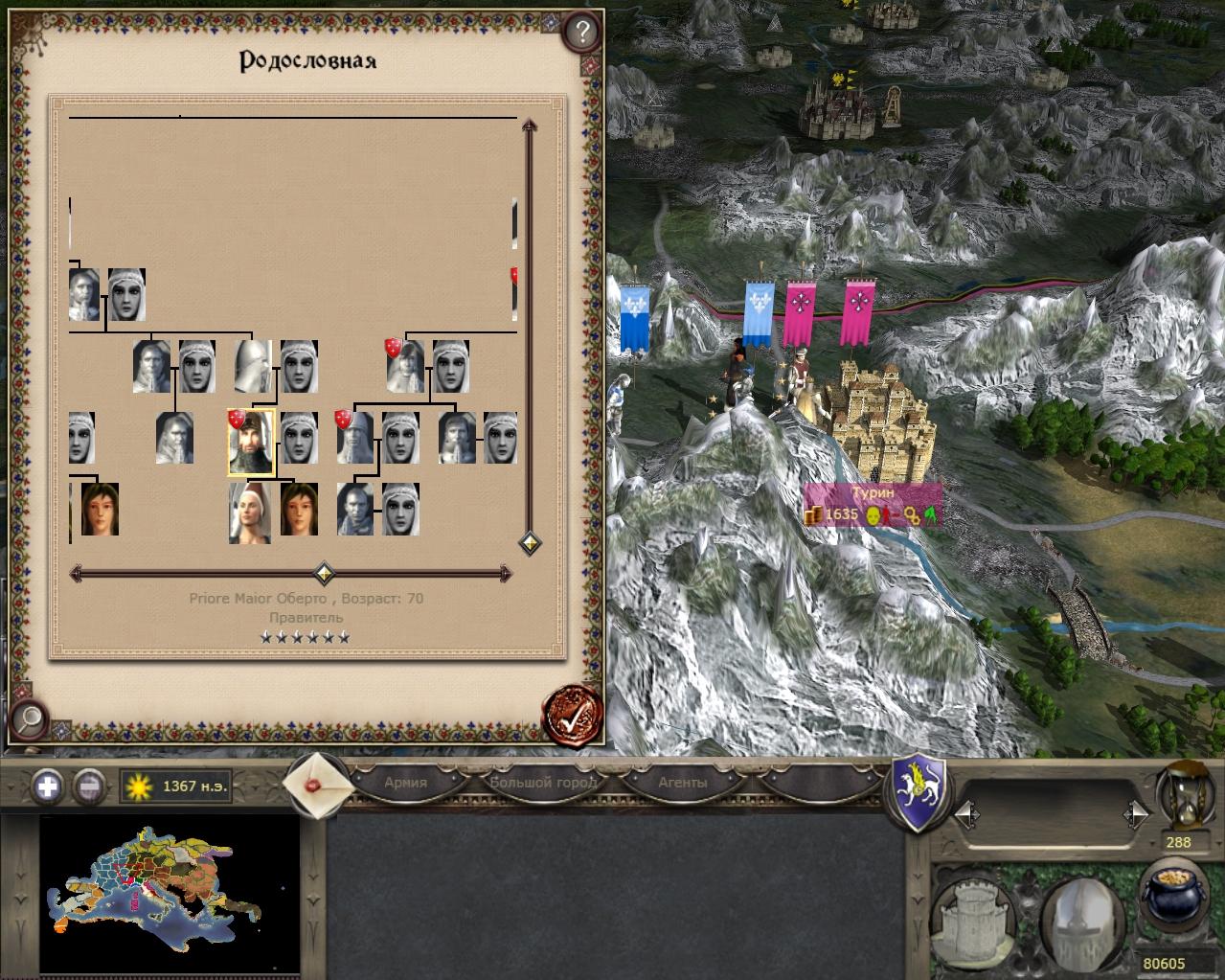Click the magnifying glass button
Viewport: 1225px width, 980px height.
pyautogui.click(x=29, y=717)
